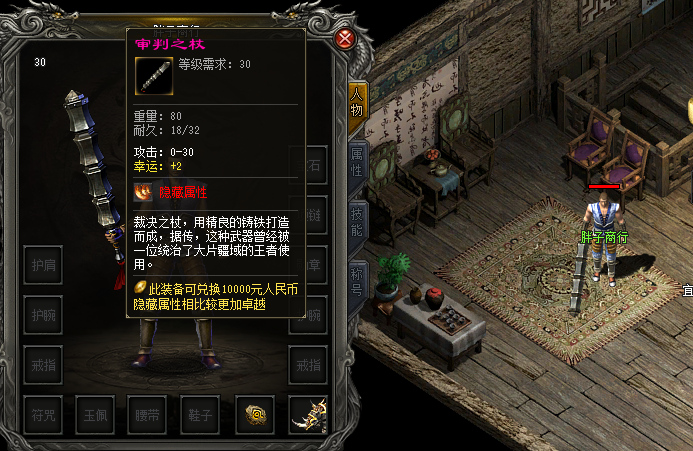
Task: Select the golden spiral medal item slot
Action: click(254, 414)
